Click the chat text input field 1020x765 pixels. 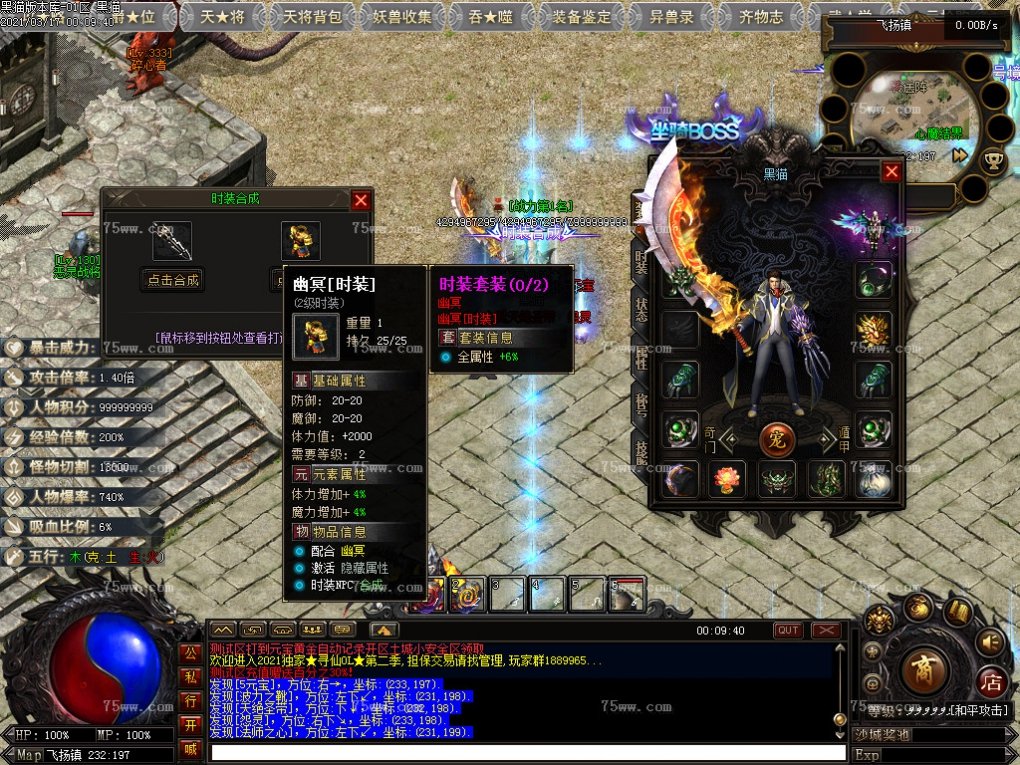pyautogui.click(x=520, y=752)
